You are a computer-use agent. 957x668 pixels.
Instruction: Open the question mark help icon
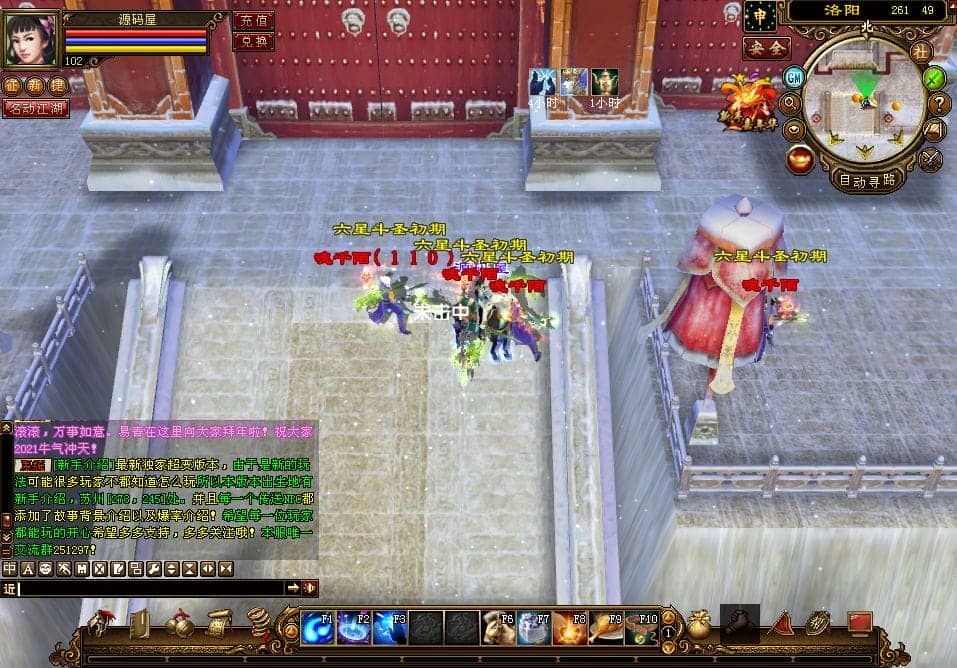(939, 102)
